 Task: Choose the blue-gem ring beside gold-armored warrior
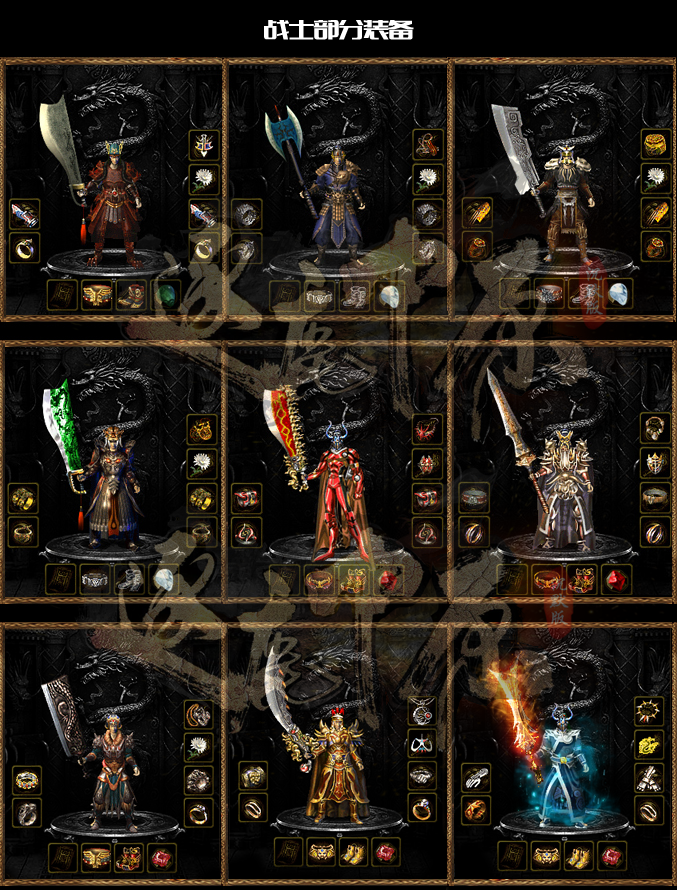click(x=422, y=809)
